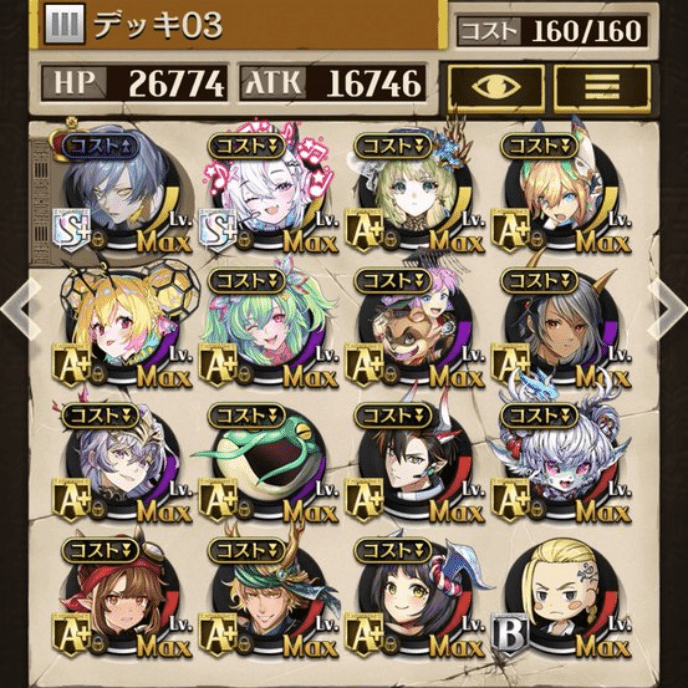Open the three-line list menu
Viewport: 688px width, 688px height.
[x=601, y=87]
